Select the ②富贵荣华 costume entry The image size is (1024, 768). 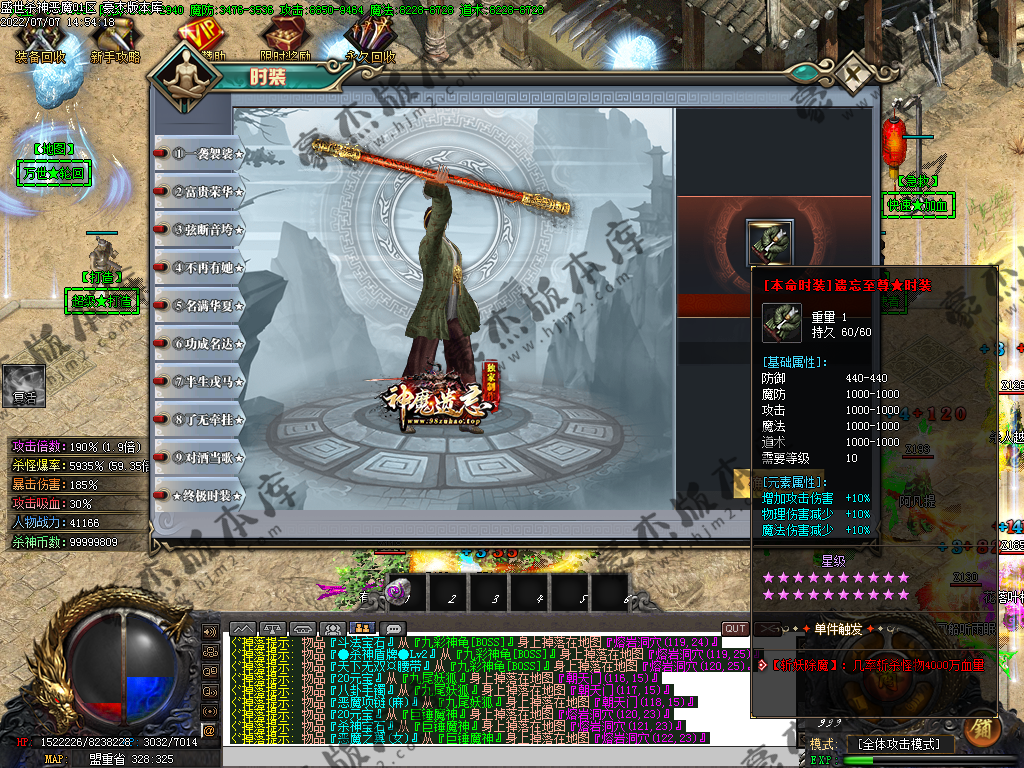200,191
